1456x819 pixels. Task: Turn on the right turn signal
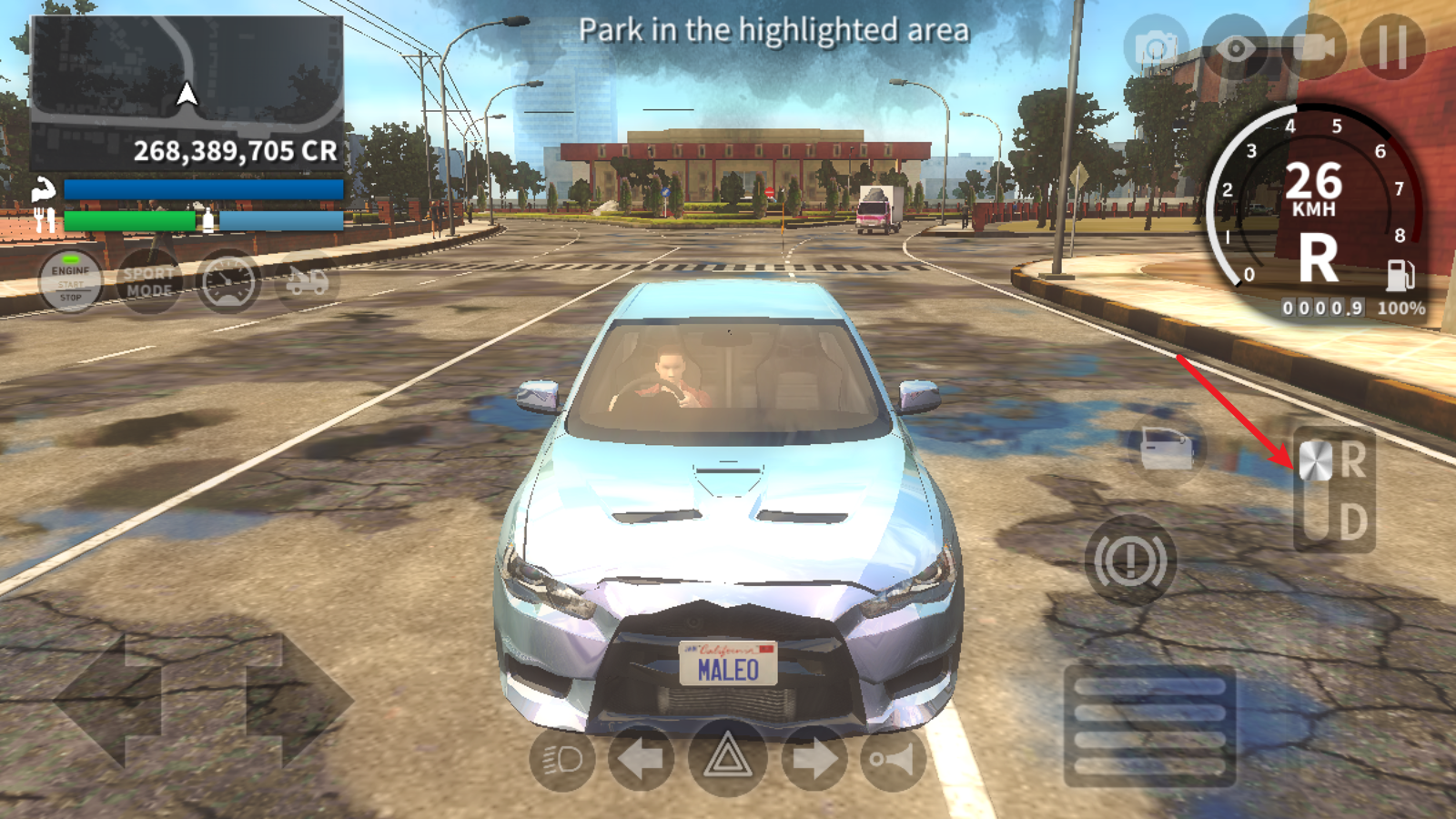click(x=813, y=758)
